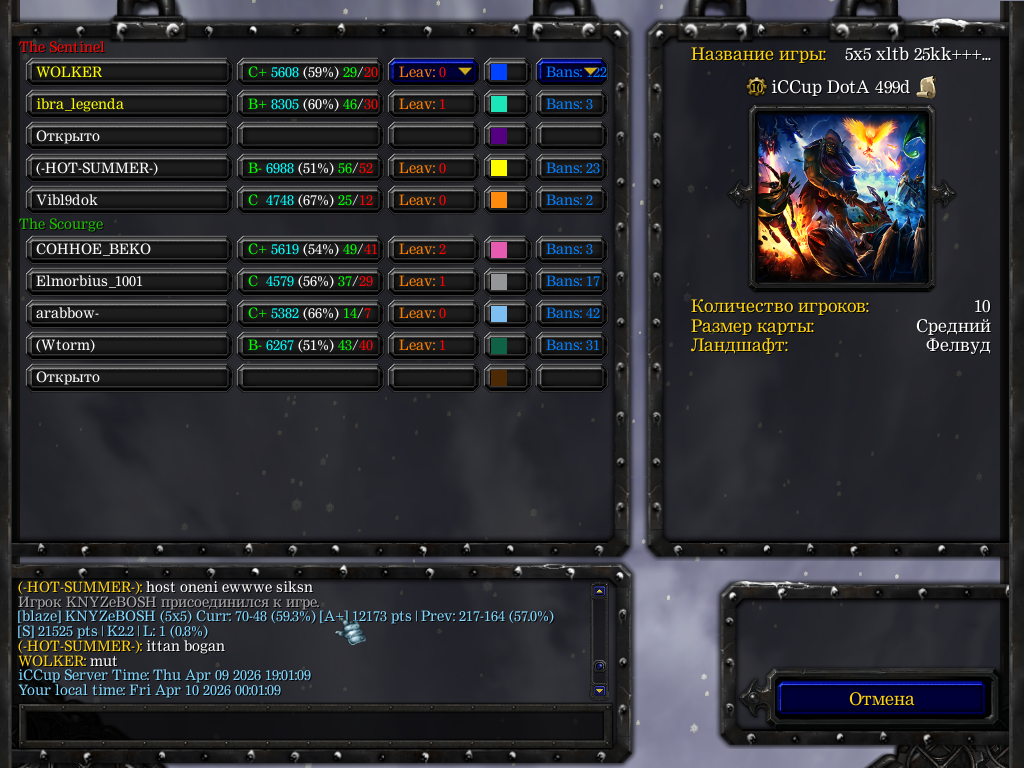
Task: Click the chat message input box
Action: [313, 724]
